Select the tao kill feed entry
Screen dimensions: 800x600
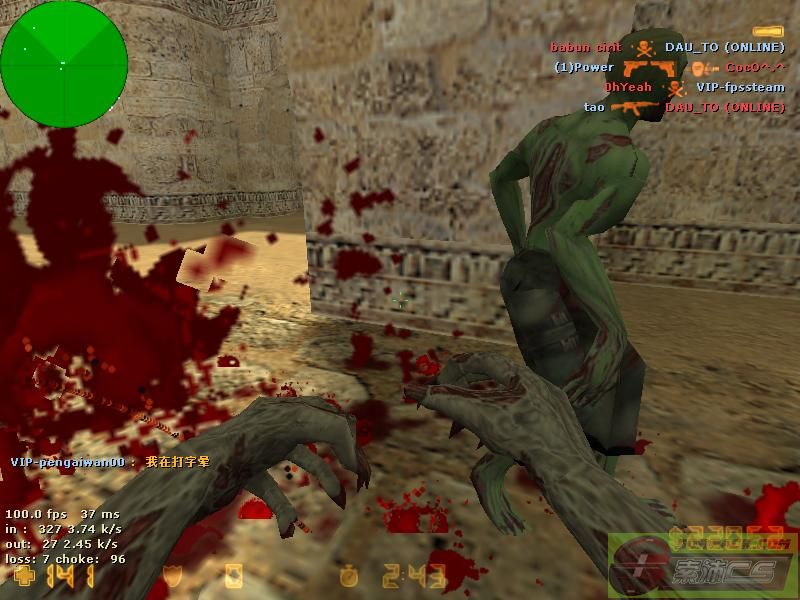click(x=684, y=107)
